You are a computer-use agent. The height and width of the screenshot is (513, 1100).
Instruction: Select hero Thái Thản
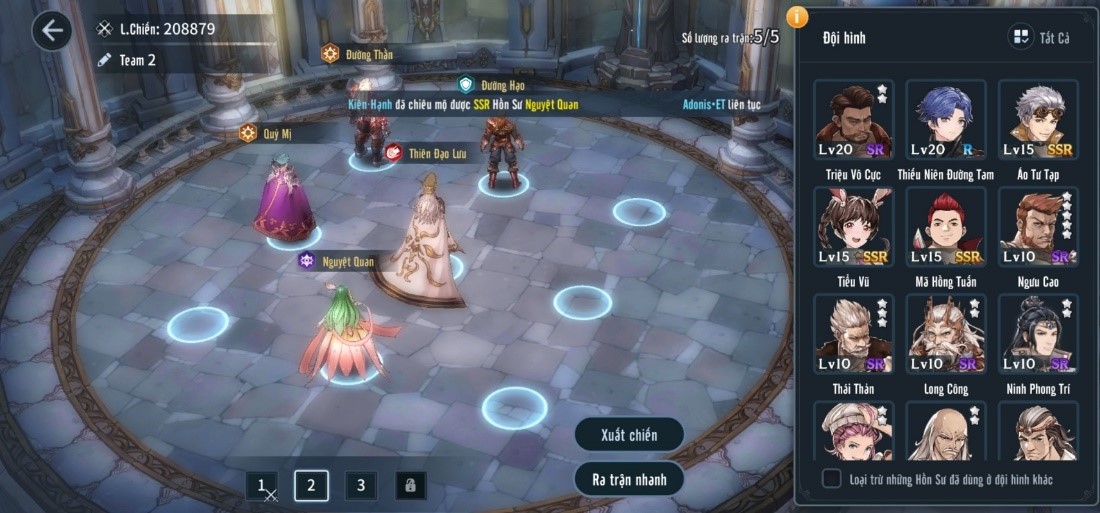click(x=852, y=334)
